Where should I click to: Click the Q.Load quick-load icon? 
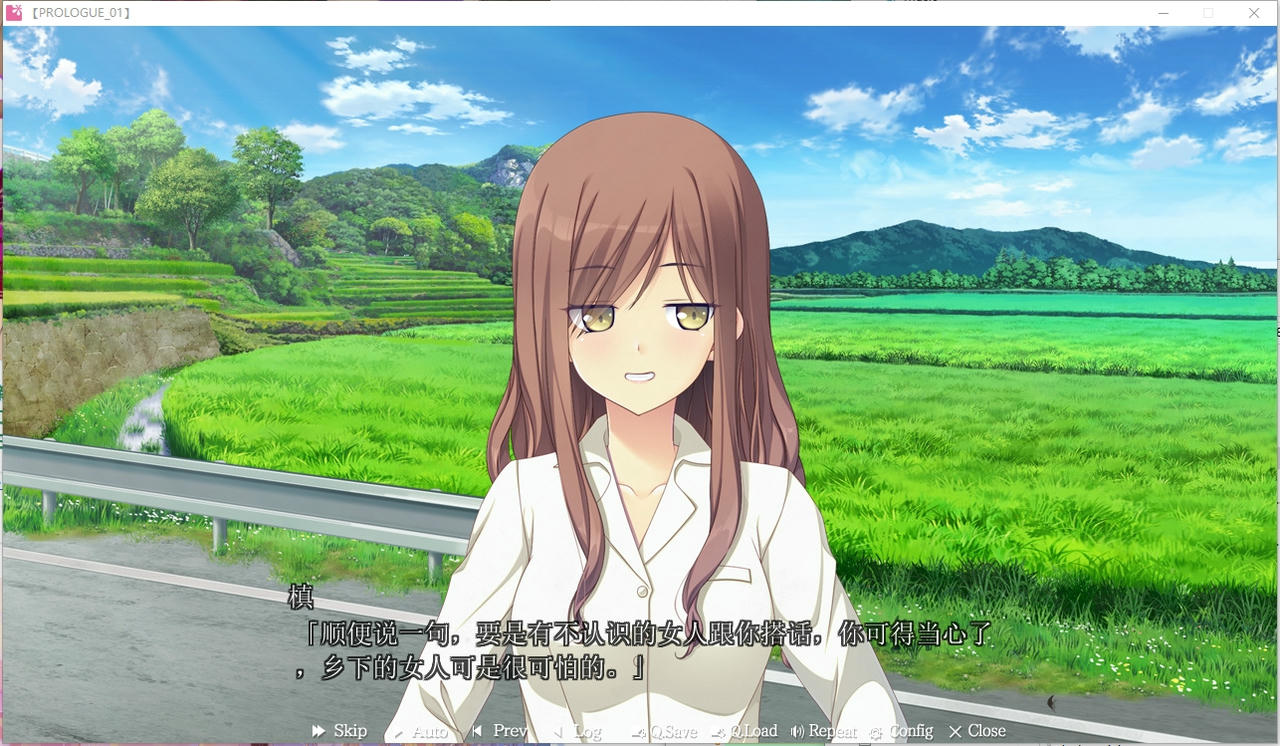pyautogui.click(x=716, y=731)
